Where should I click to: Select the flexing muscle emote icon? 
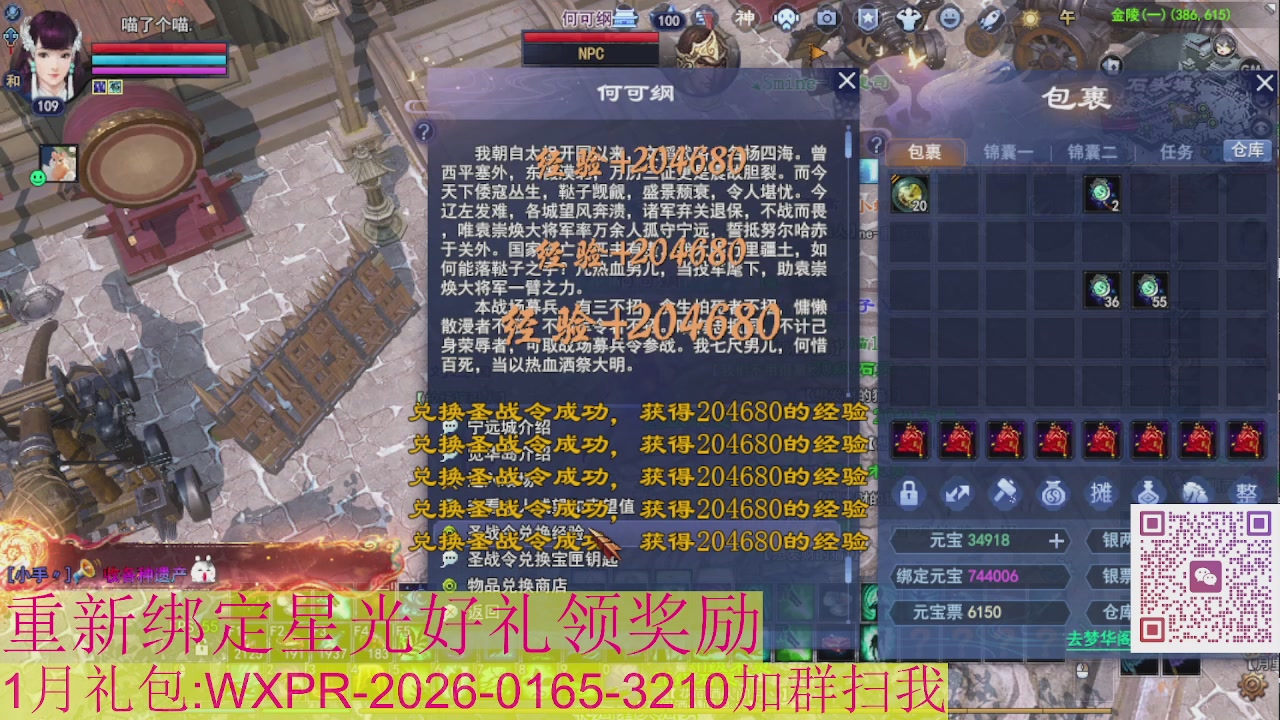click(909, 18)
